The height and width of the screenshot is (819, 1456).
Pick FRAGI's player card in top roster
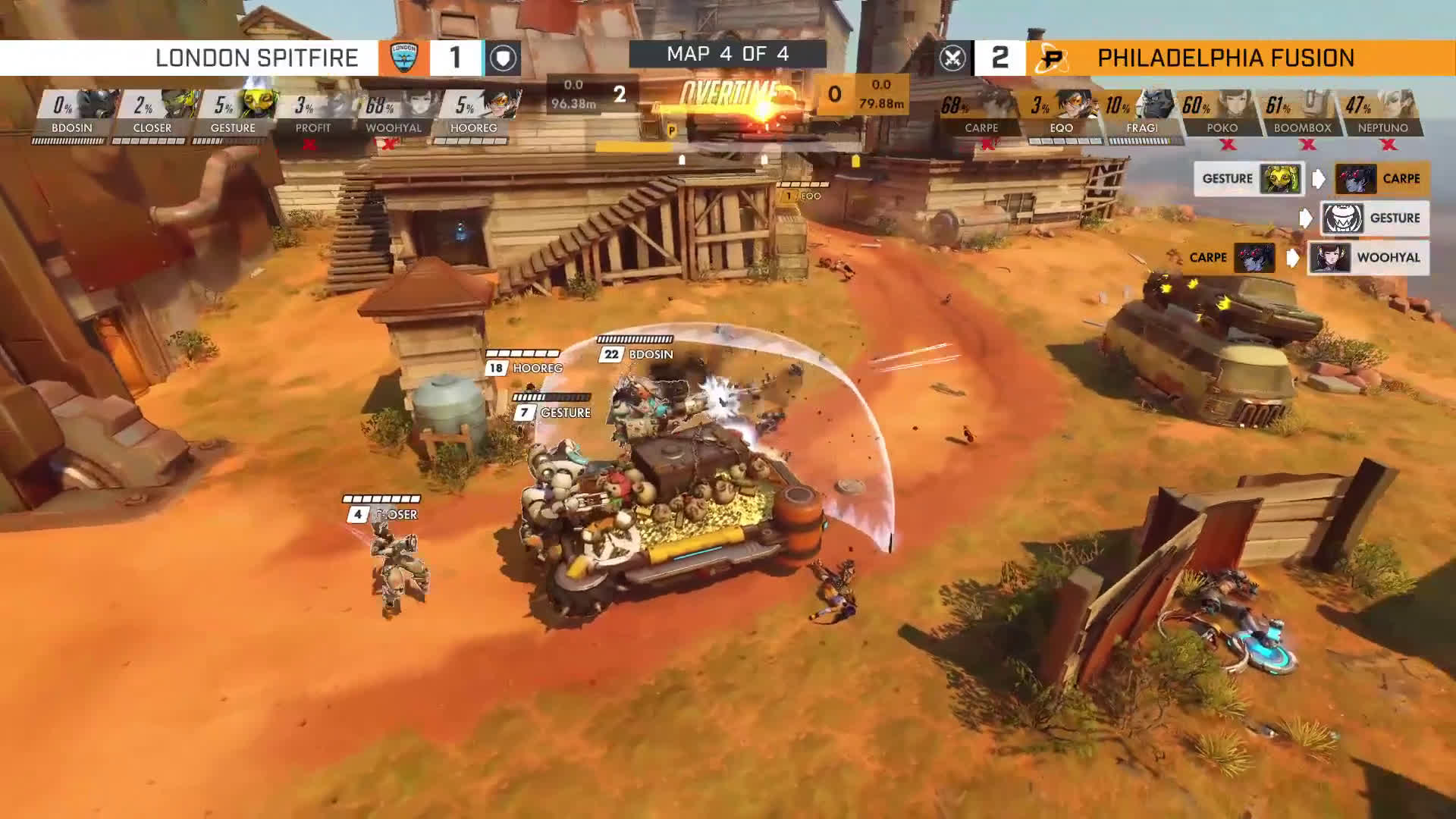point(1142,114)
